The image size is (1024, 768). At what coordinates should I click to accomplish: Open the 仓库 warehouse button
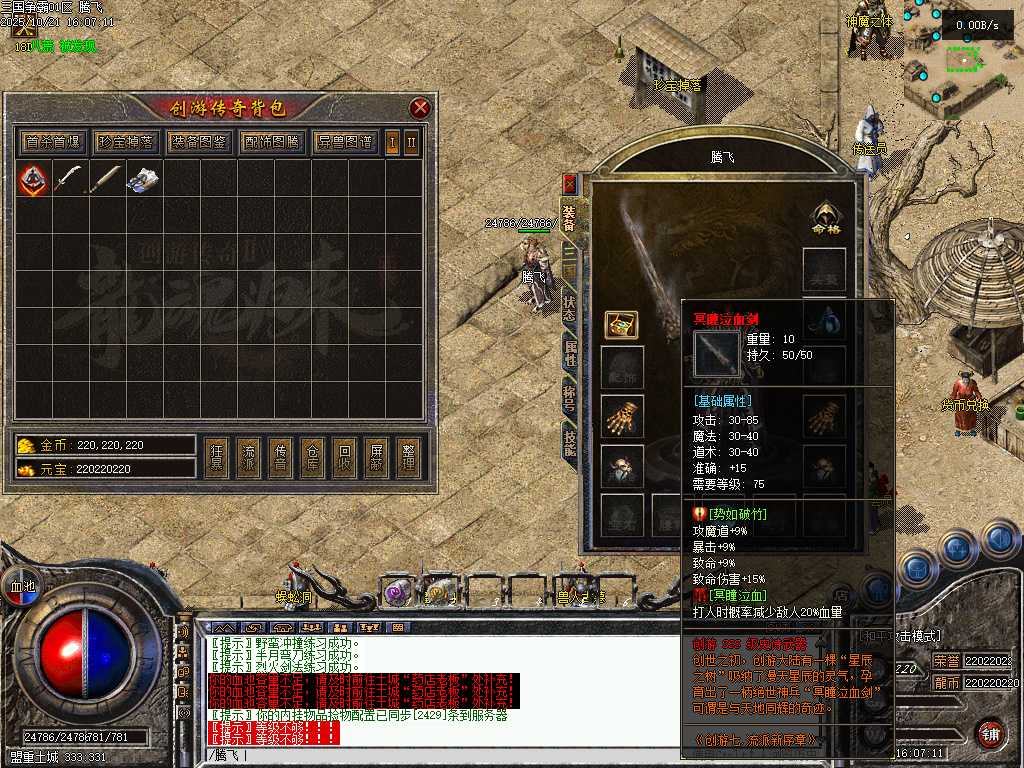pyautogui.click(x=313, y=455)
